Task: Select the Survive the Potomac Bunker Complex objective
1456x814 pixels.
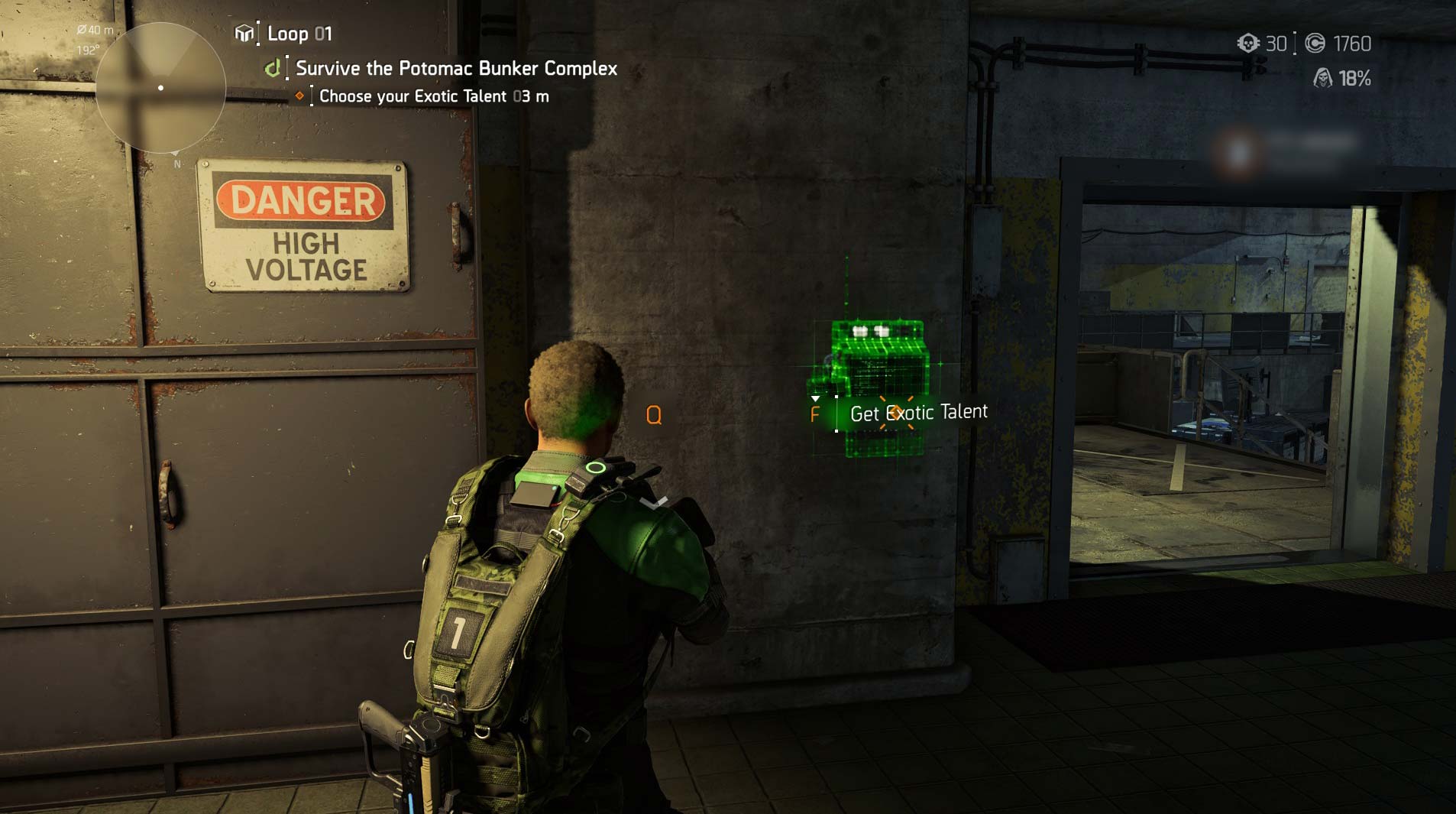Action: (x=456, y=69)
